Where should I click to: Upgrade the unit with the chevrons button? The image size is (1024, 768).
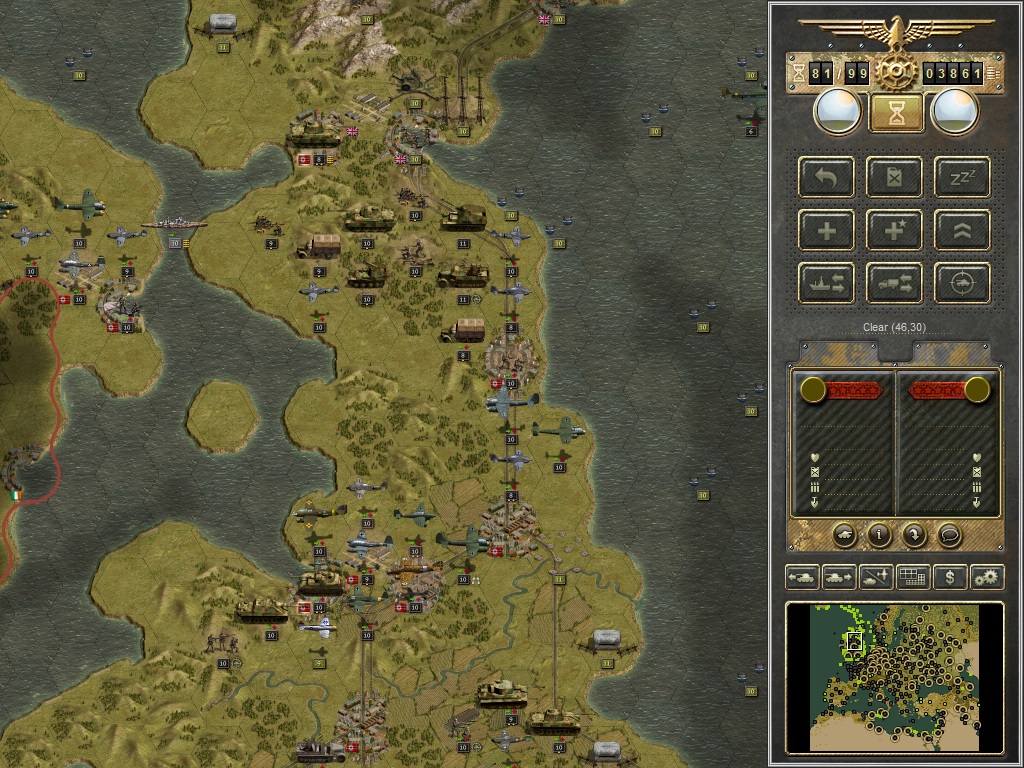(962, 231)
